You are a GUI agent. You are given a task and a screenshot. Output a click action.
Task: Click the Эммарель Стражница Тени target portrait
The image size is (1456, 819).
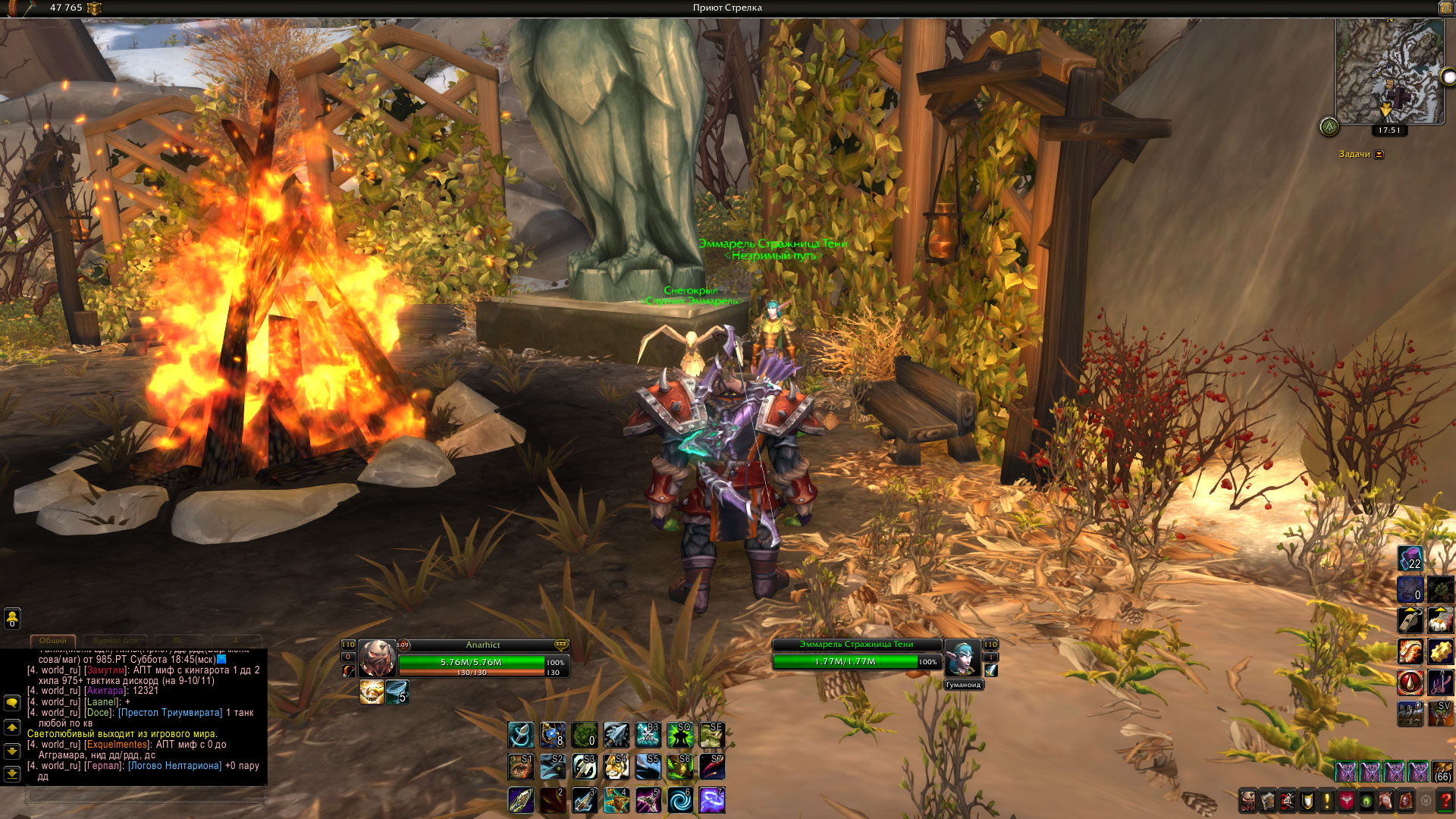962,658
